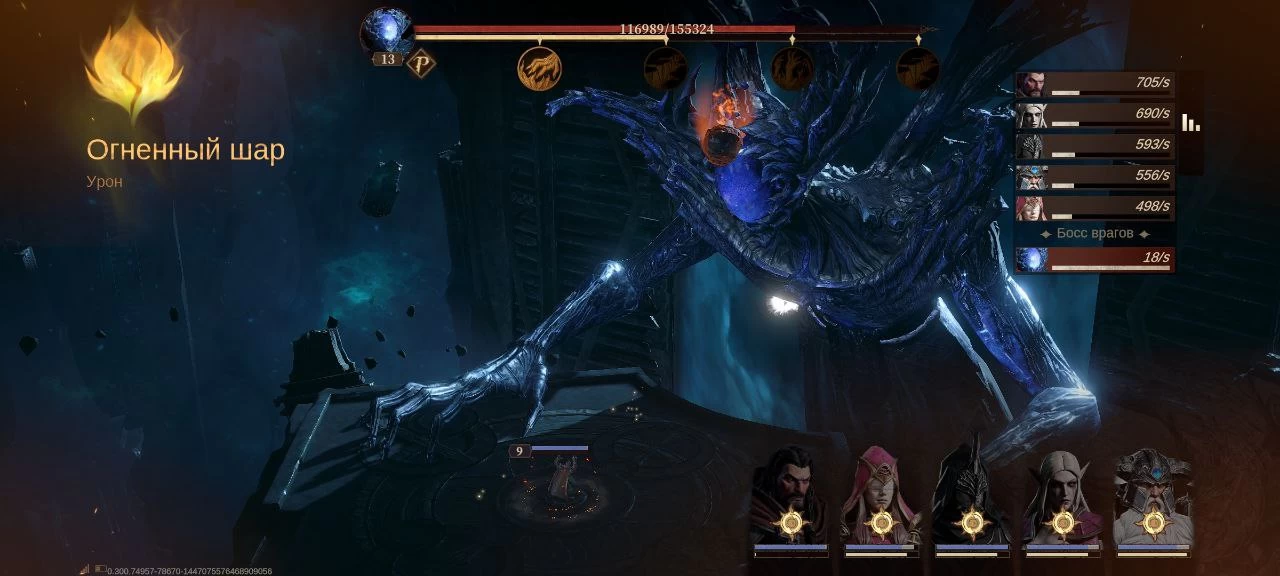1280x576 pixels.
Task: Select the pink-hooded heroine portrait card
Action: (880, 500)
